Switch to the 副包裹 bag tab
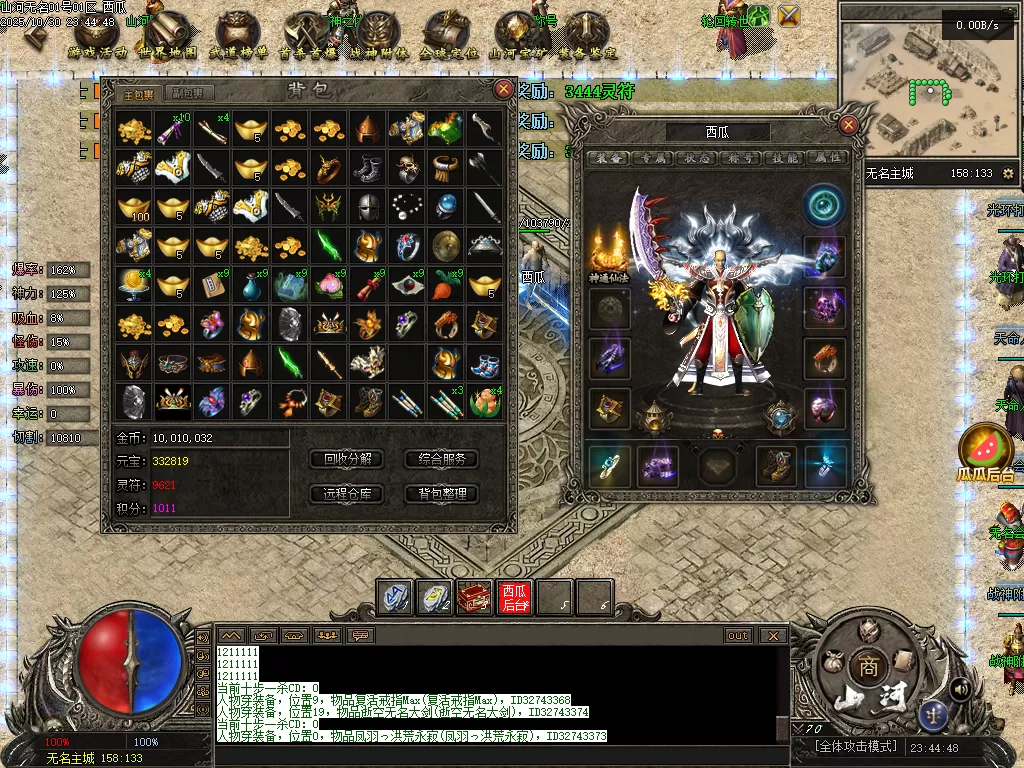The height and width of the screenshot is (768, 1024). pos(187,93)
